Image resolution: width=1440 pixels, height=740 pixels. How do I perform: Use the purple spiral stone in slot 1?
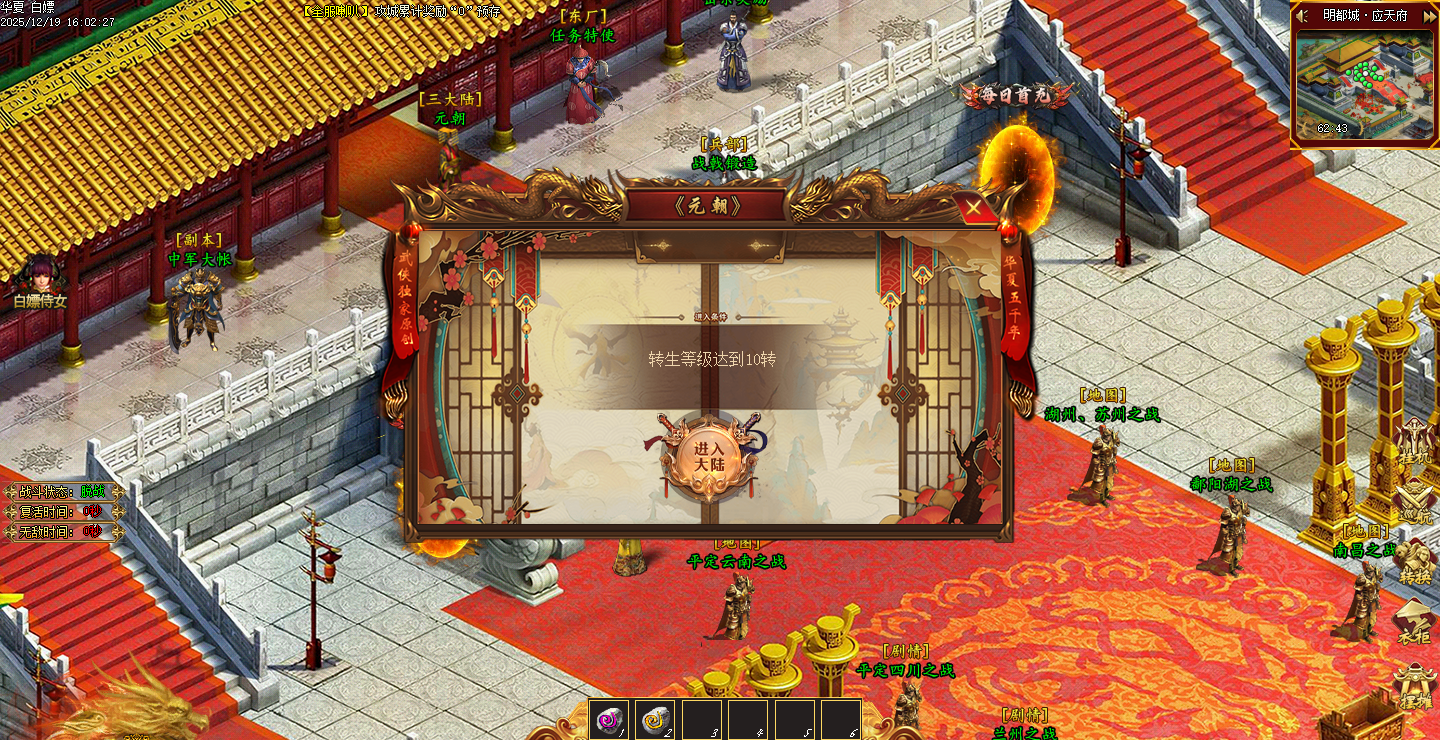click(x=609, y=719)
